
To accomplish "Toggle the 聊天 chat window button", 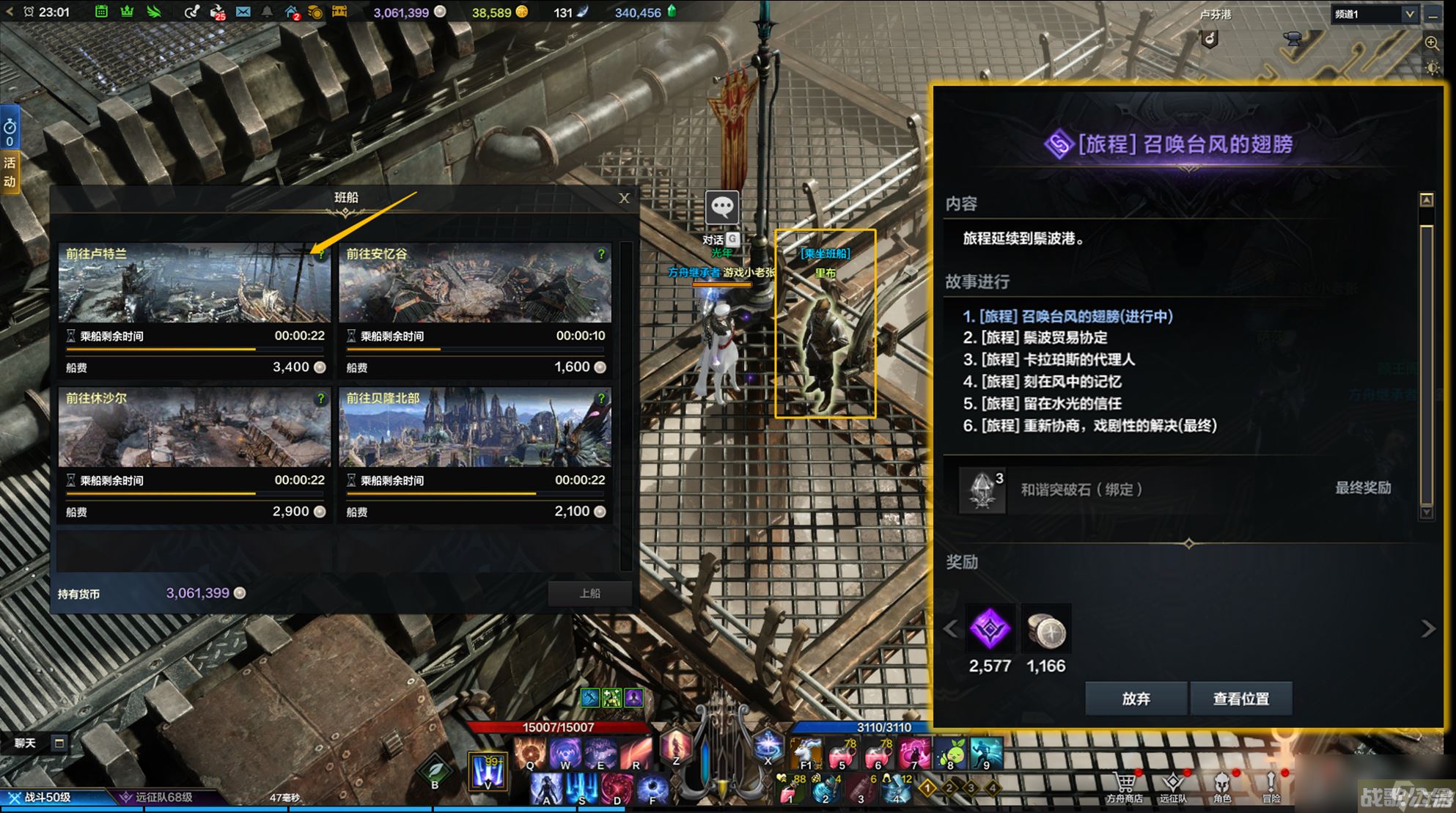I will [x=59, y=743].
